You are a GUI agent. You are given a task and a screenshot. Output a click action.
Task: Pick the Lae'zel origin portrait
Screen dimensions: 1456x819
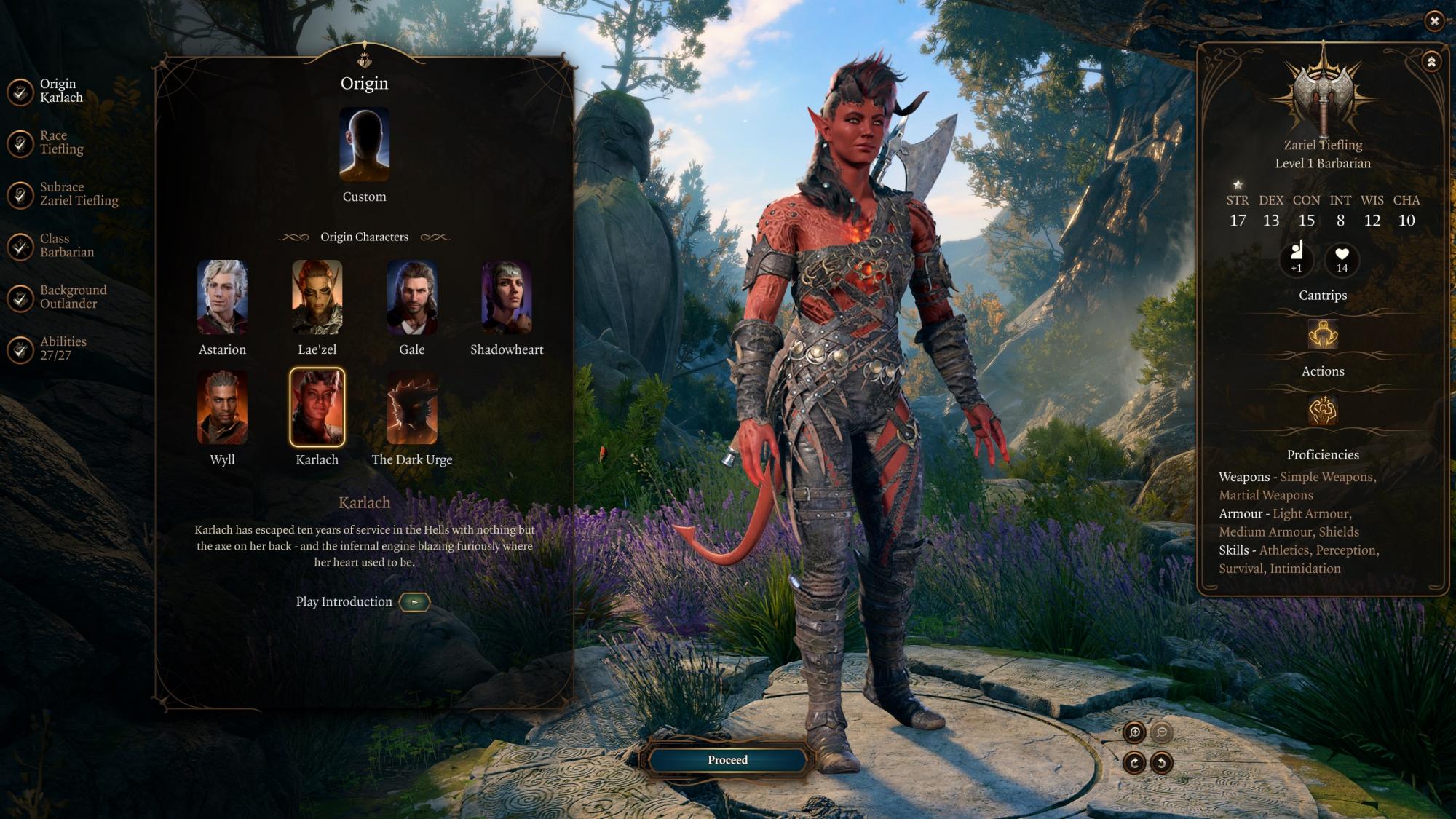pos(317,298)
